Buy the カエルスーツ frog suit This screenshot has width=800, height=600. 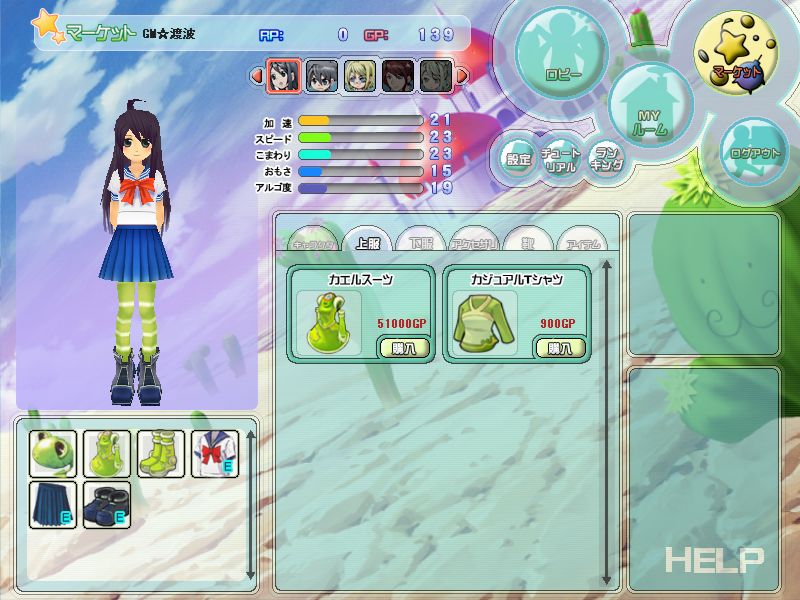click(x=397, y=347)
